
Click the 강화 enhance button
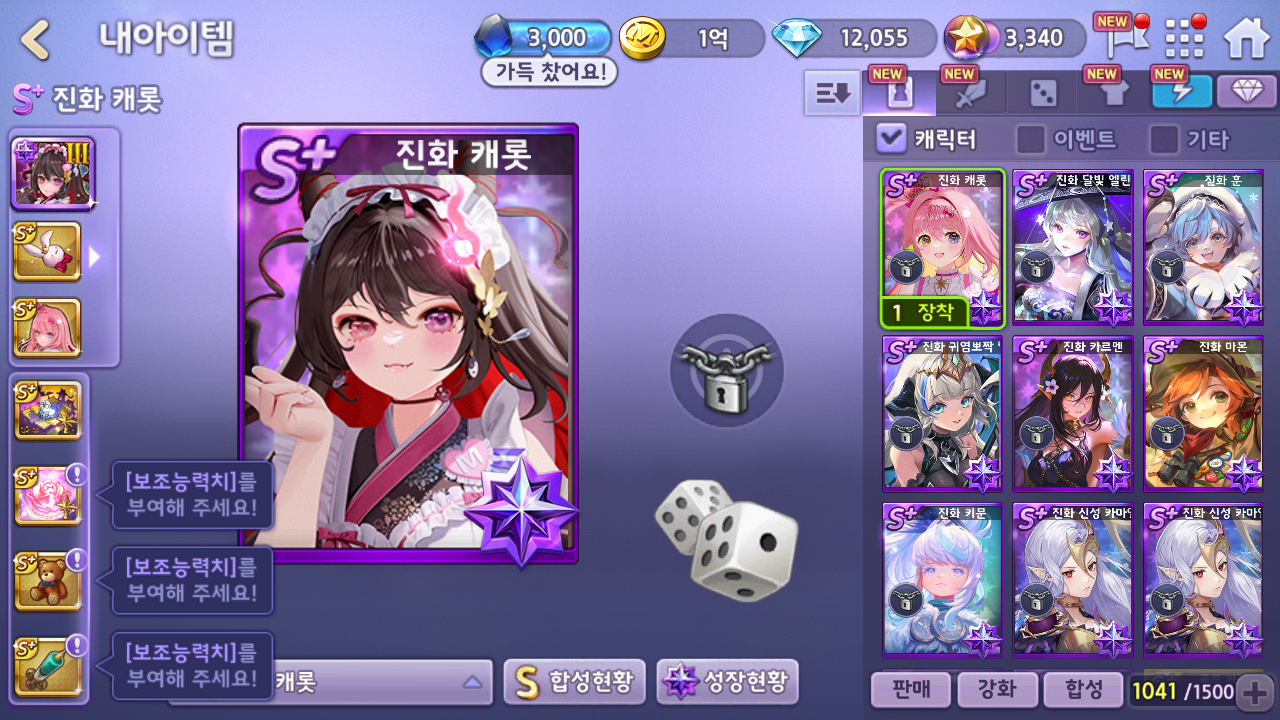(x=996, y=689)
